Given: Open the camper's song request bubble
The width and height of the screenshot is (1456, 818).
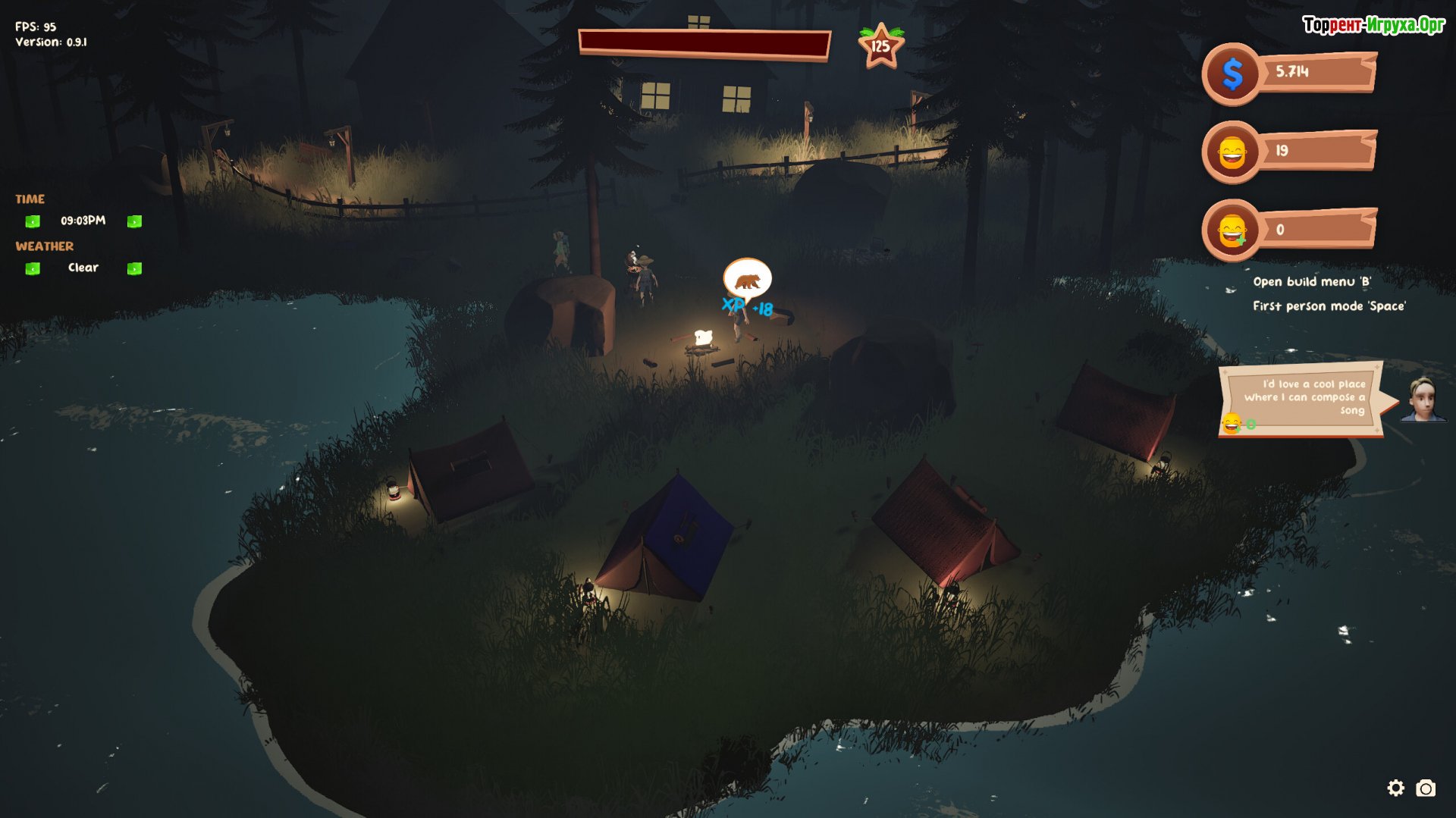Looking at the screenshot, I should click(1303, 400).
